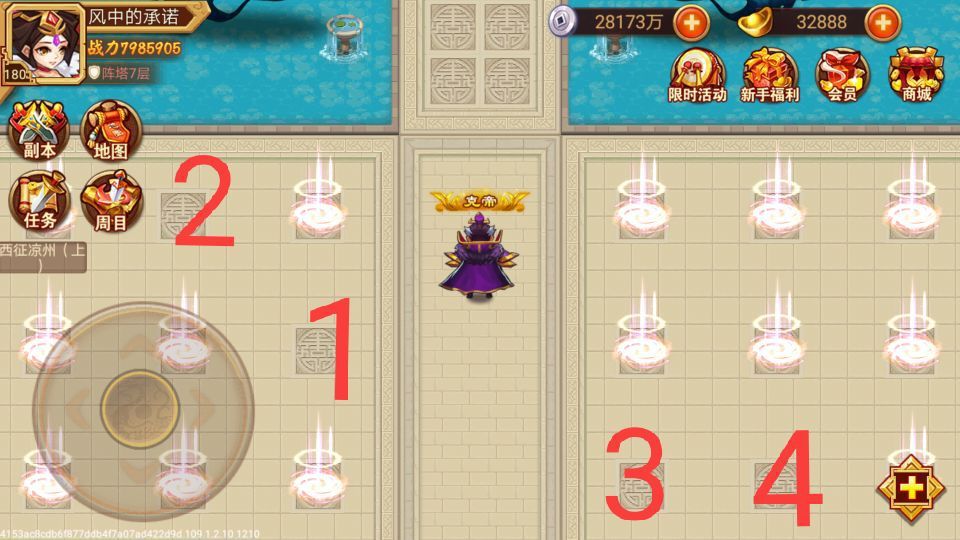The width and height of the screenshot is (960, 540).
Task: Add more gold ingots with the plus button
Action: (x=882, y=21)
